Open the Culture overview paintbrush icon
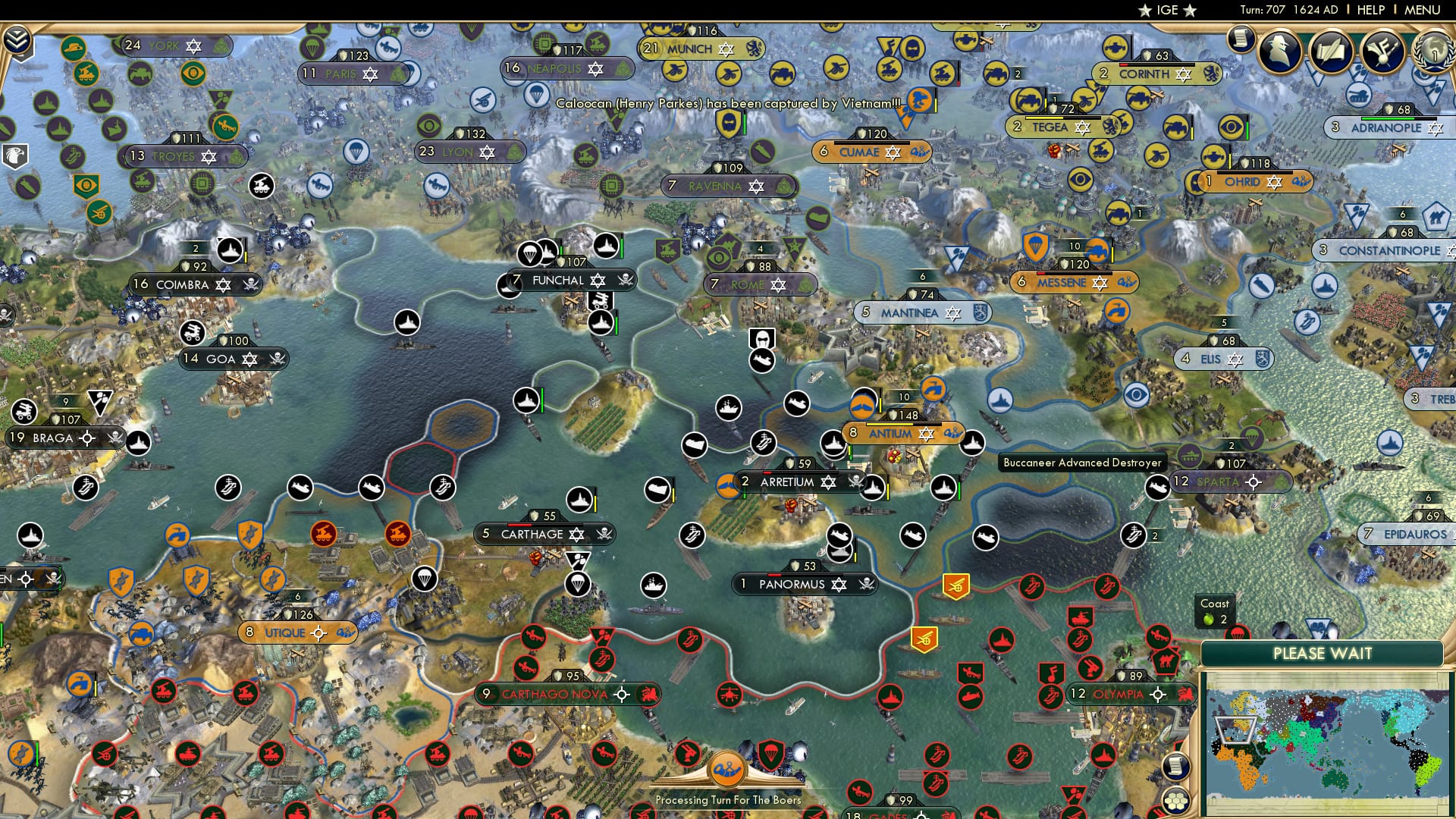 click(1383, 53)
